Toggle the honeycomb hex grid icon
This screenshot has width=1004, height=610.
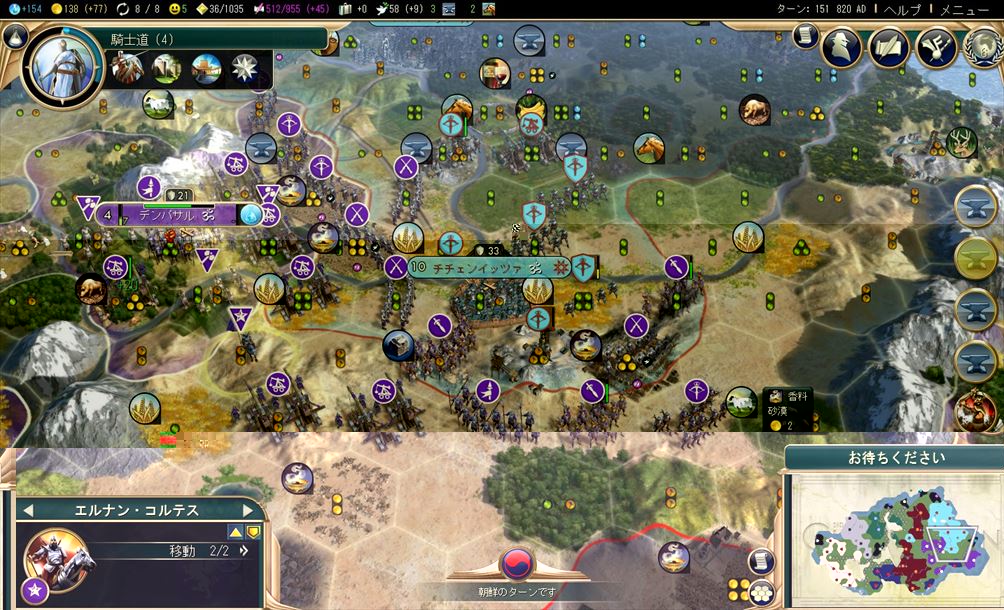pos(762,591)
